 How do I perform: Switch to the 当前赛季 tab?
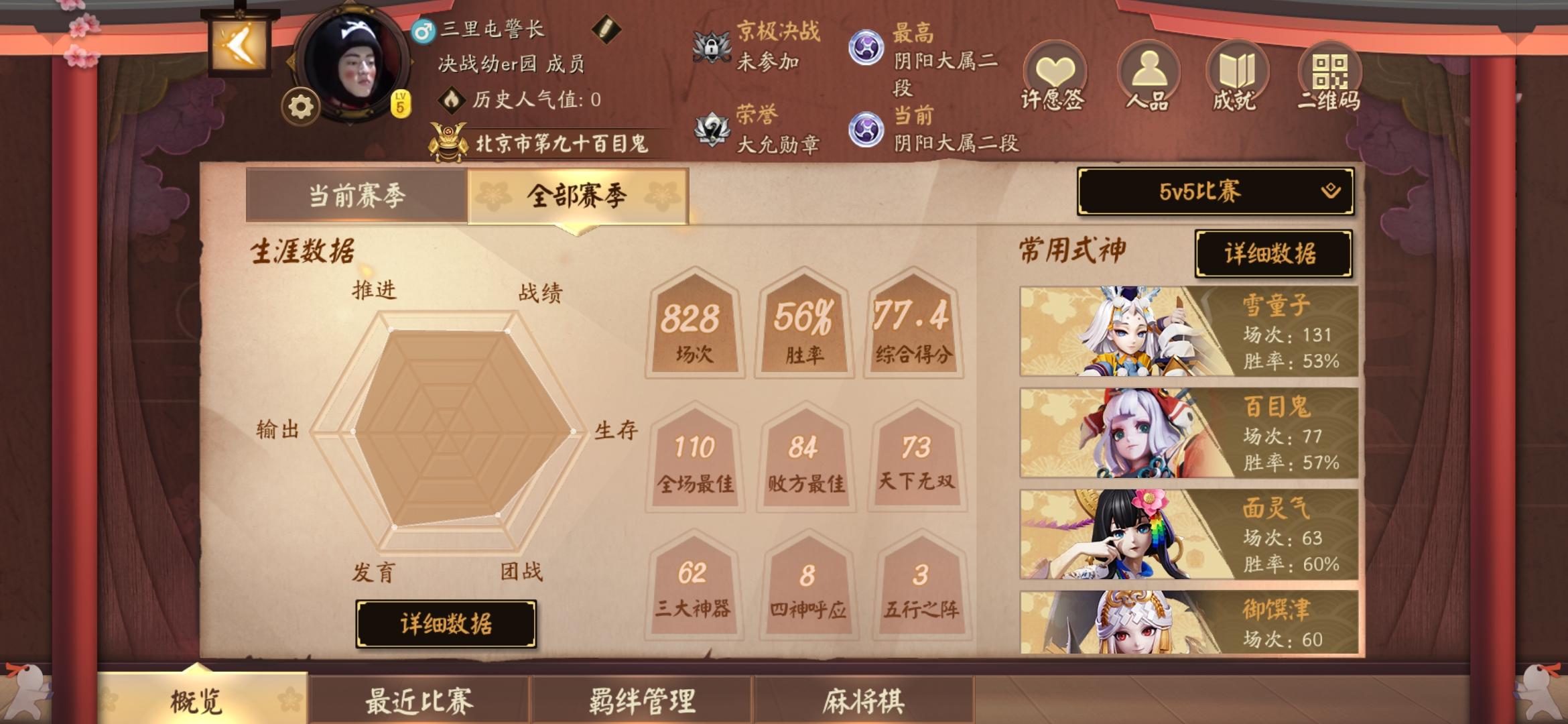[x=359, y=194]
